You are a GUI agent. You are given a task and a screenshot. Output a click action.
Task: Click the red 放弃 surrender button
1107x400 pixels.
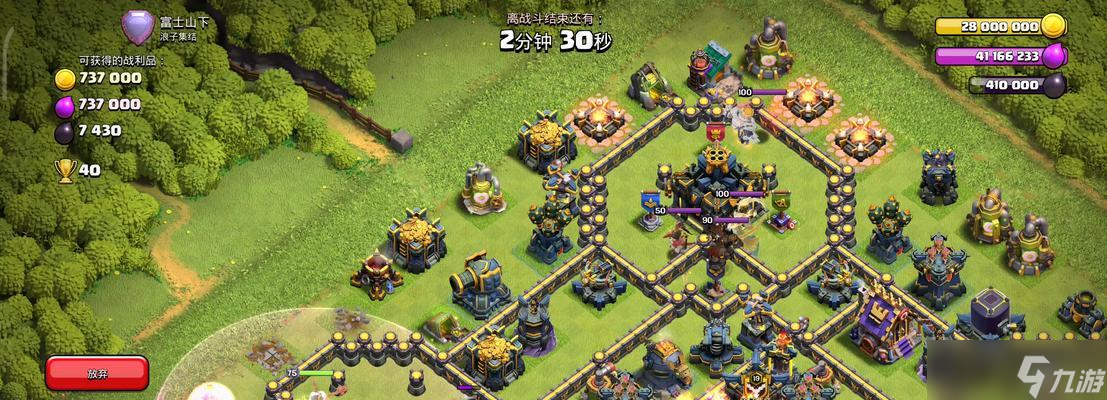point(96,373)
